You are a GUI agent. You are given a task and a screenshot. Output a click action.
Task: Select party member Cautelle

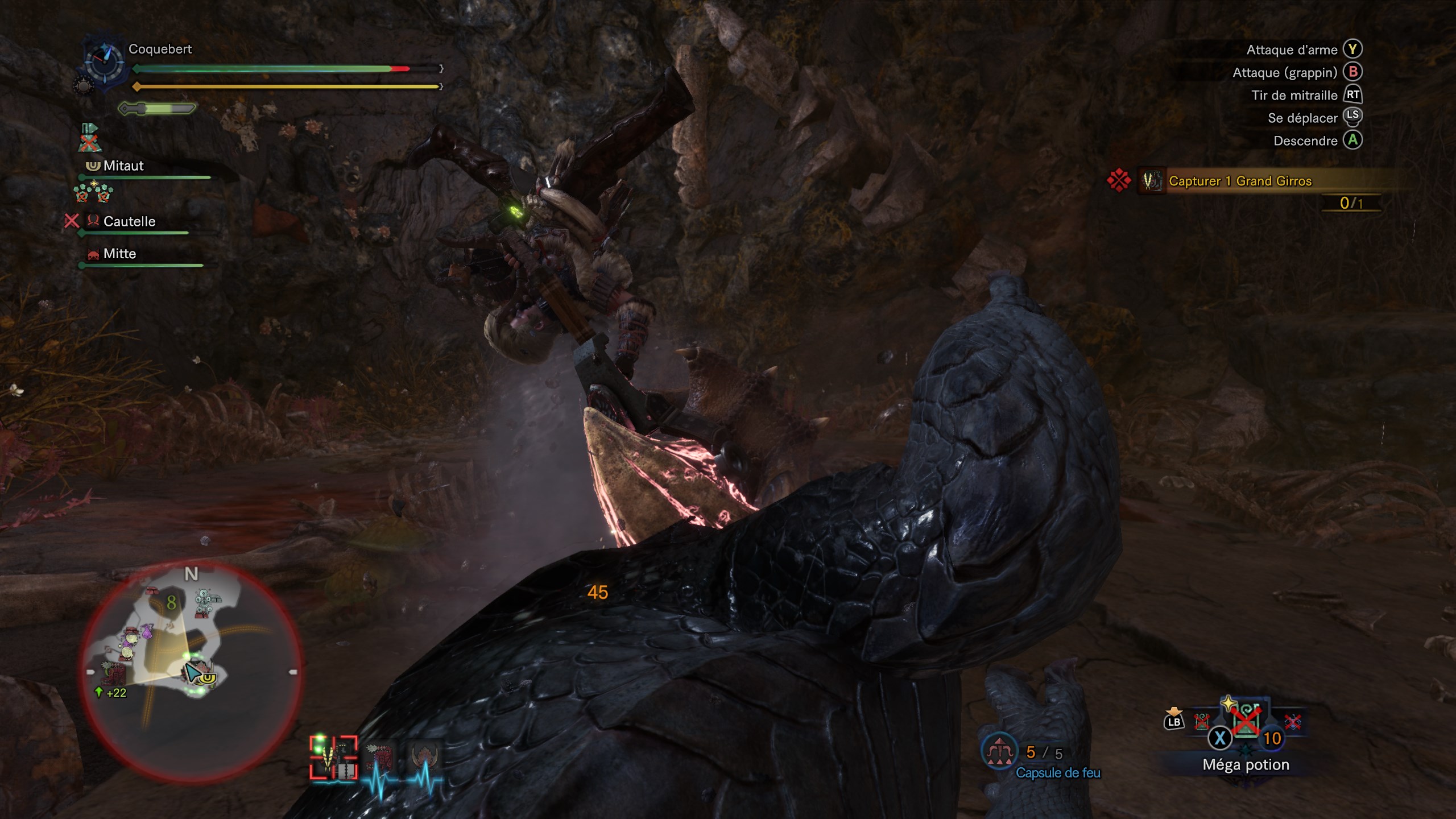pyautogui.click(x=129, y=222)
